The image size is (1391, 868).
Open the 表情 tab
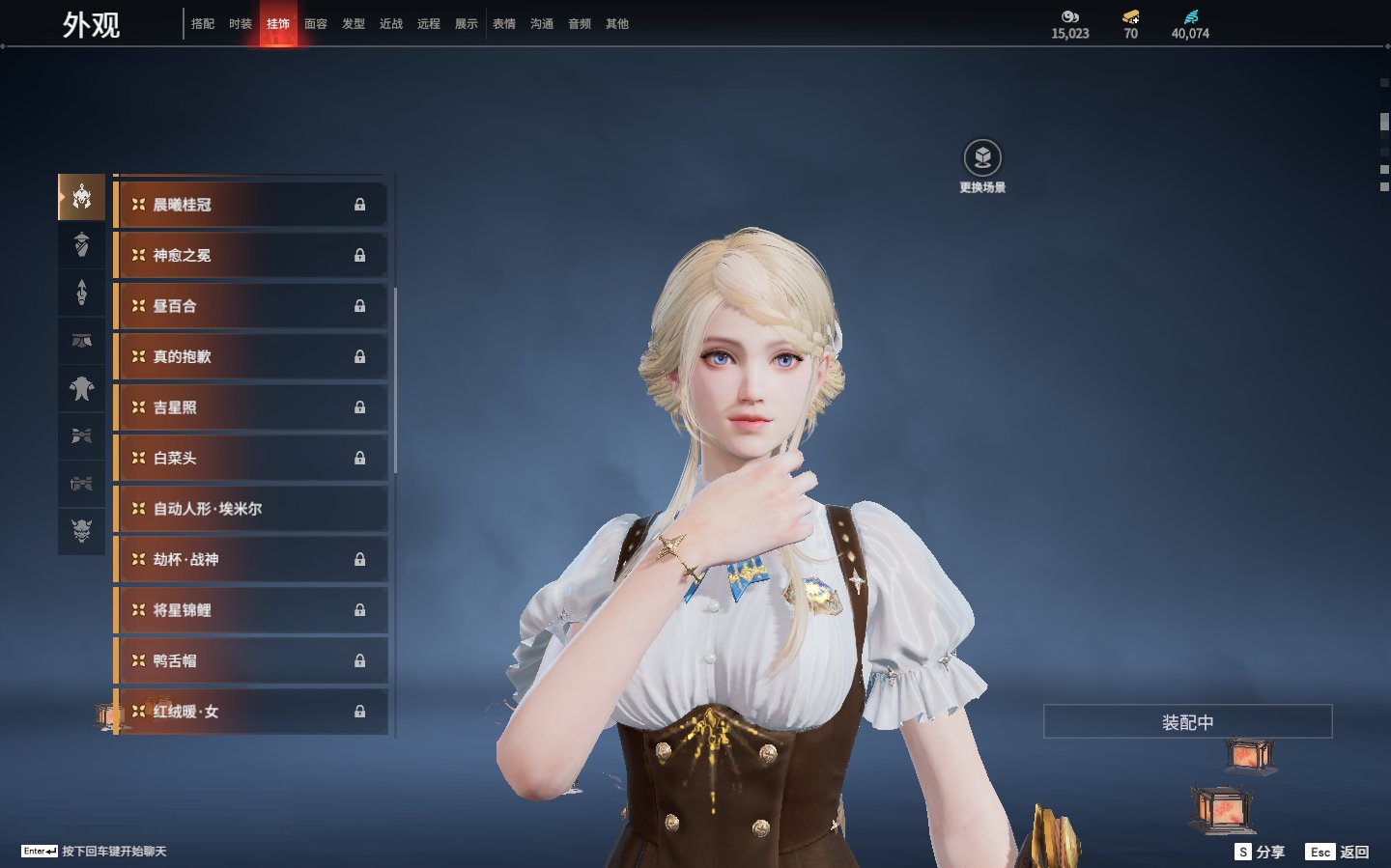504,24
